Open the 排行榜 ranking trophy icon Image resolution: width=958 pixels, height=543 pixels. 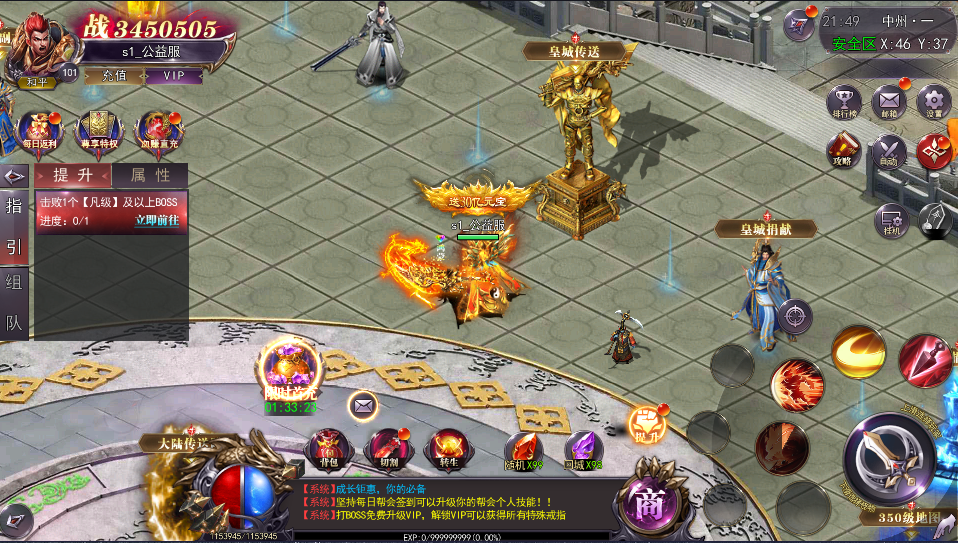point(845,104)
